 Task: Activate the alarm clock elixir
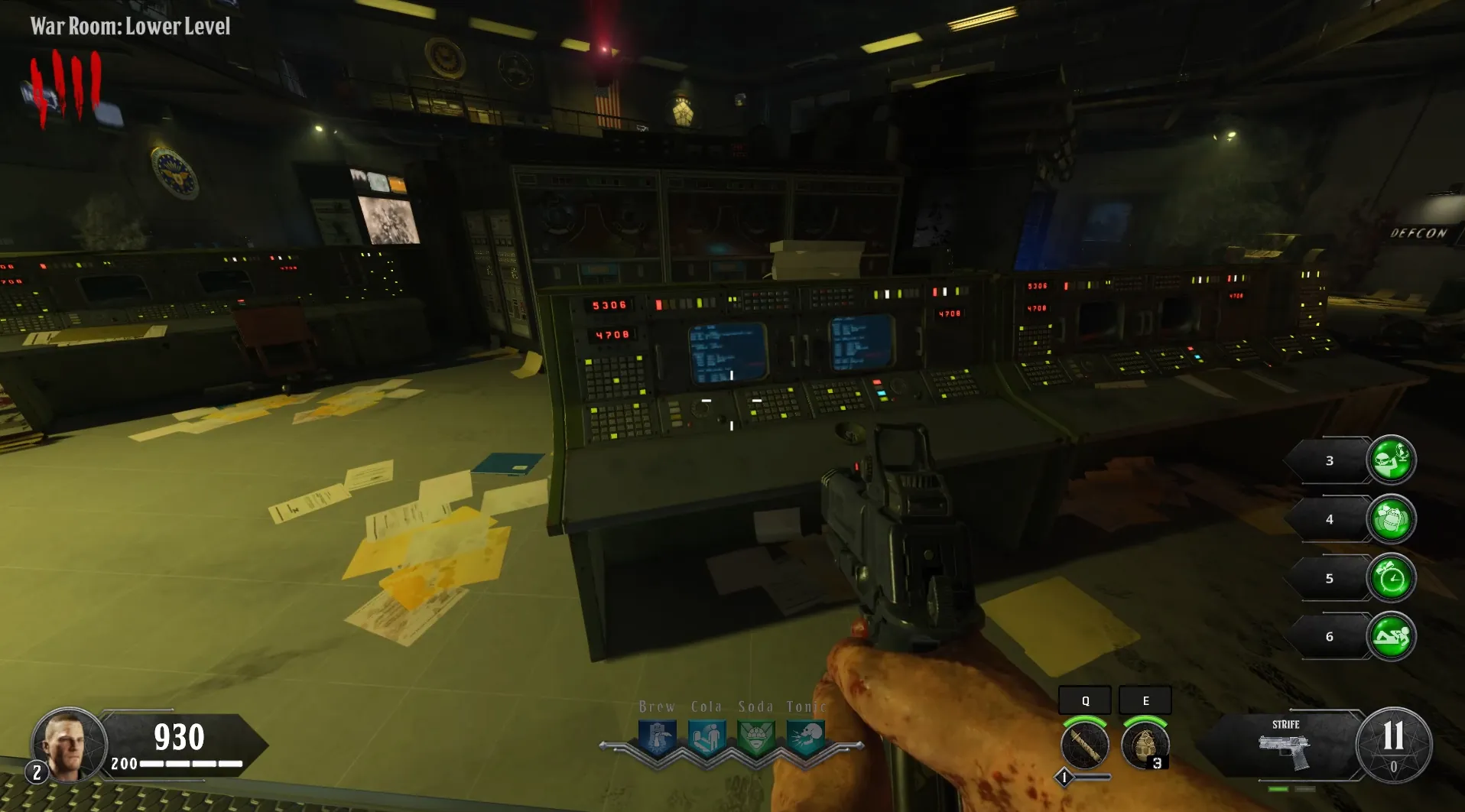[x=1391, y=578]
